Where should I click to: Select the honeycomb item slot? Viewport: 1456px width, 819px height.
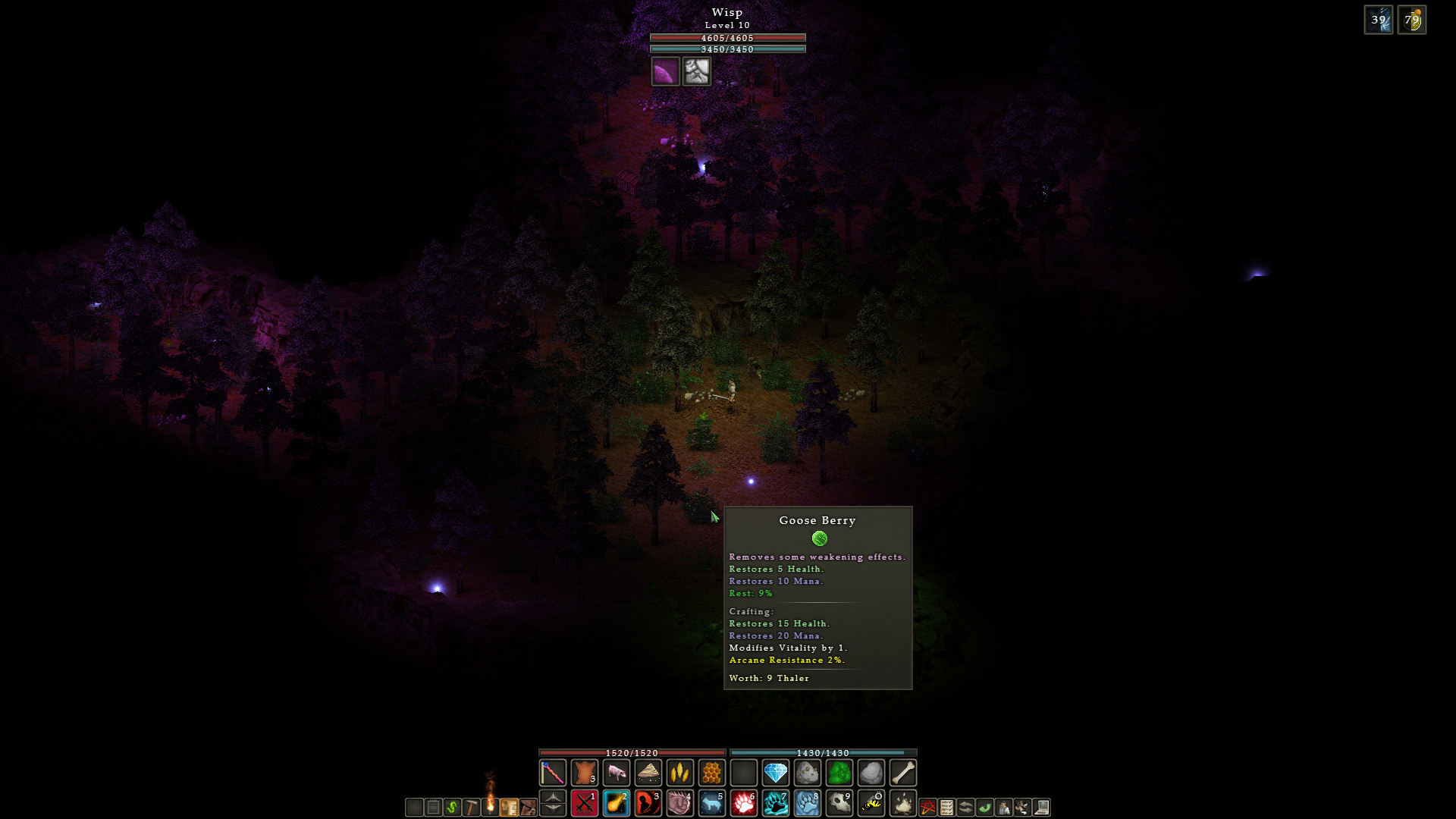712,773
